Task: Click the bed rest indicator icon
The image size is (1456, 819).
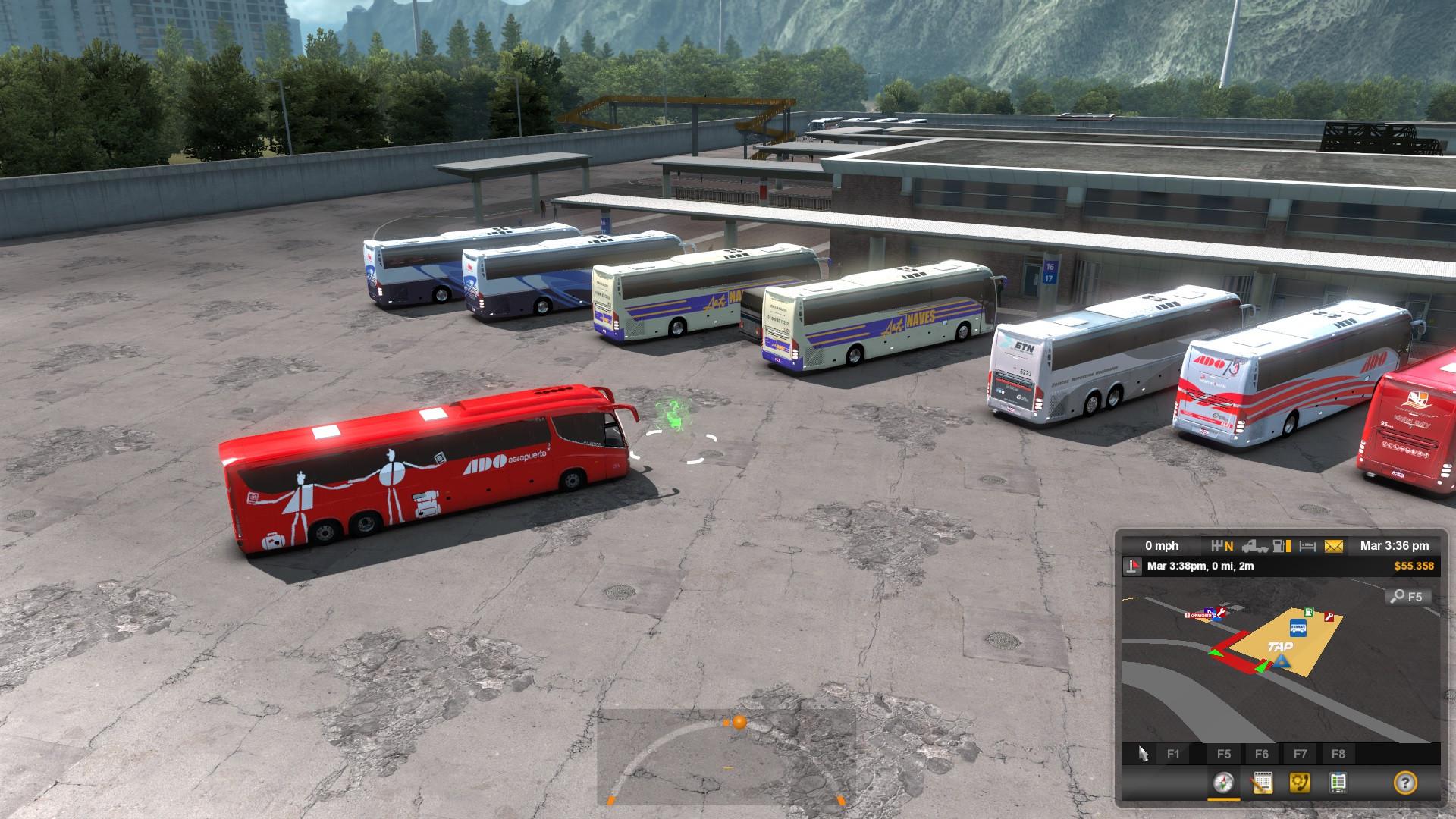Action: click(x=1307, y=545)
